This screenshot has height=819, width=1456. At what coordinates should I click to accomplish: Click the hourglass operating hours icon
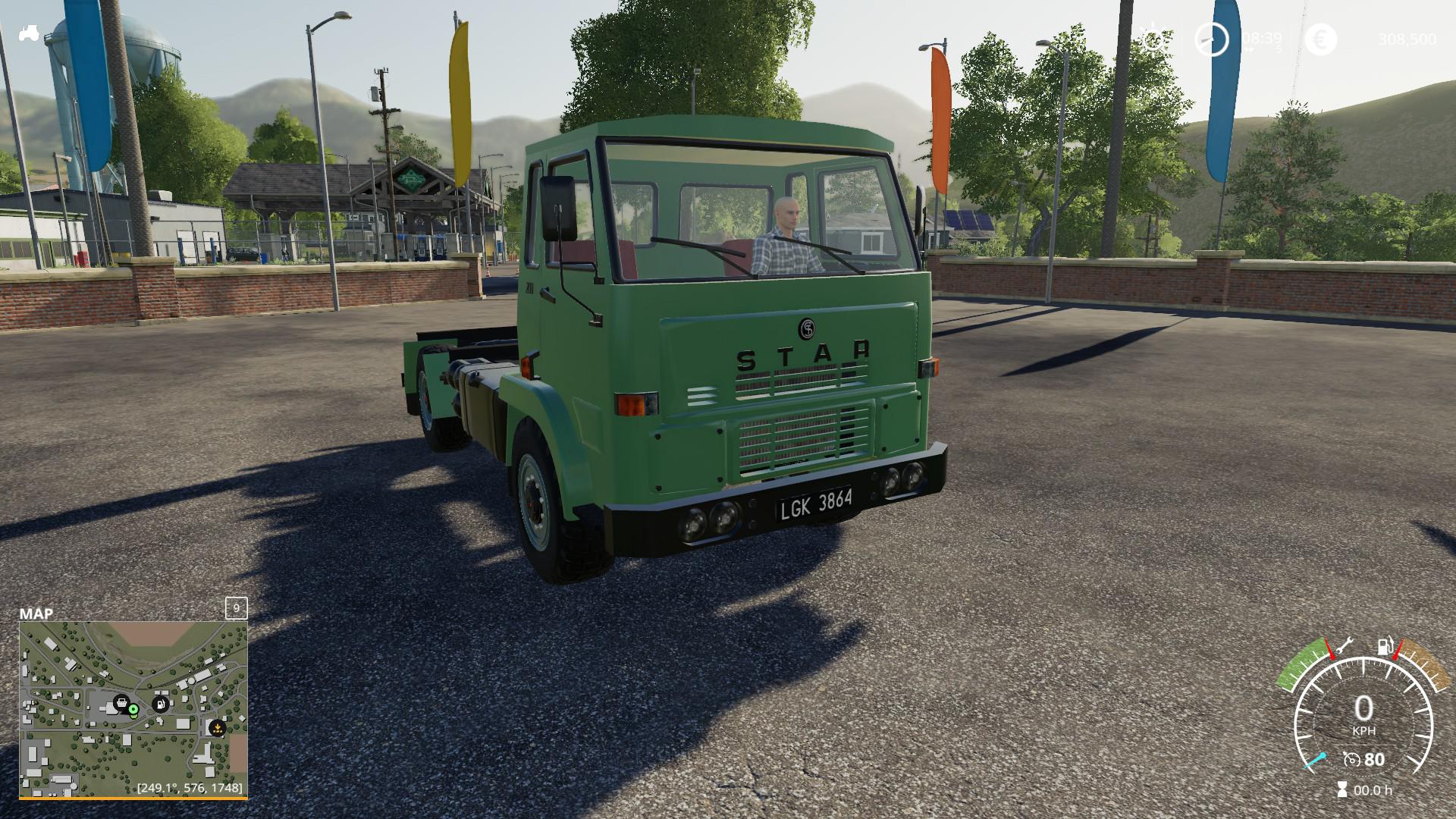tap(1342, 789)
